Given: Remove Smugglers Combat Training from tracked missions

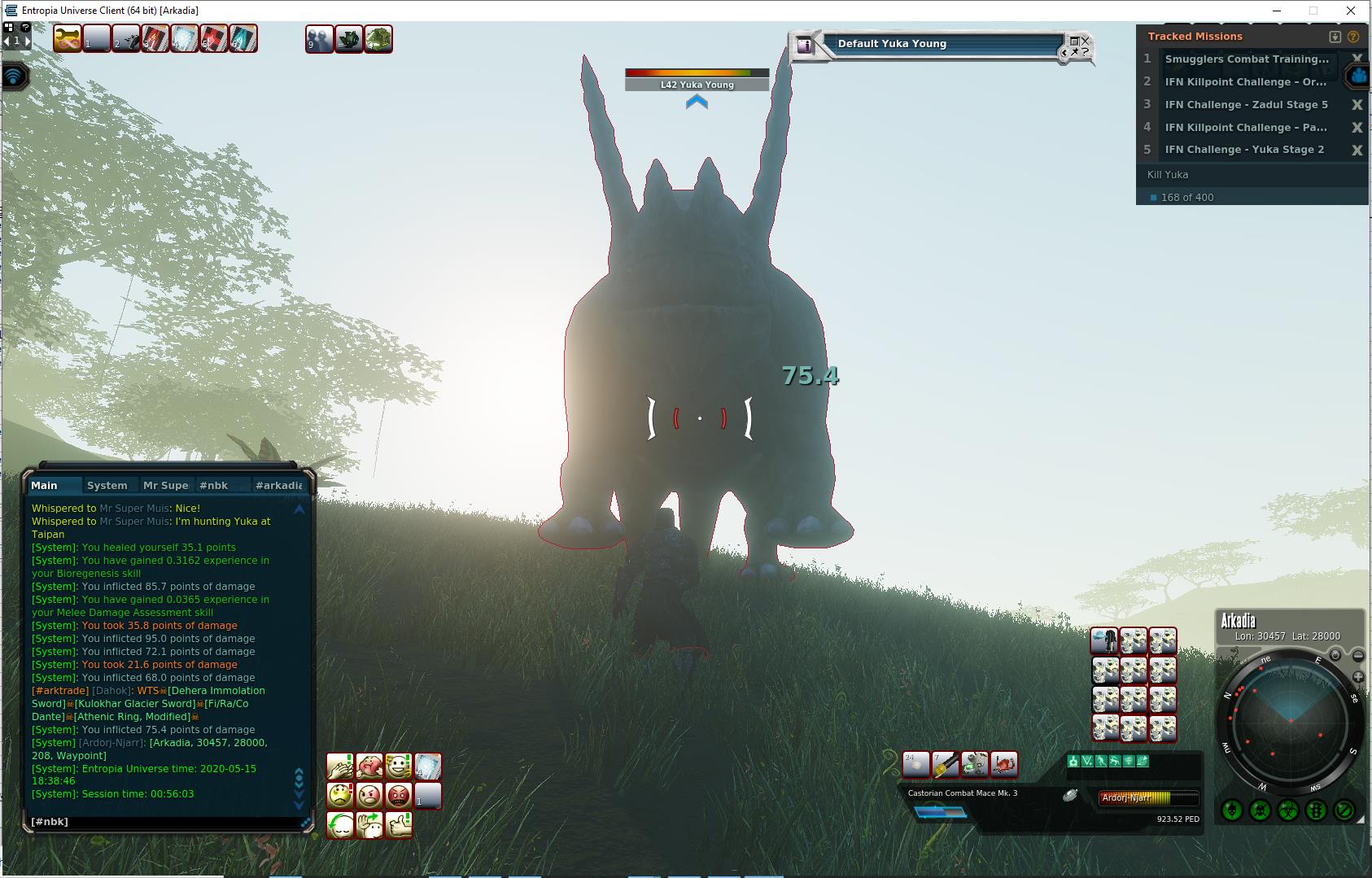Looking at the screenshot, I should [1357, 59].
